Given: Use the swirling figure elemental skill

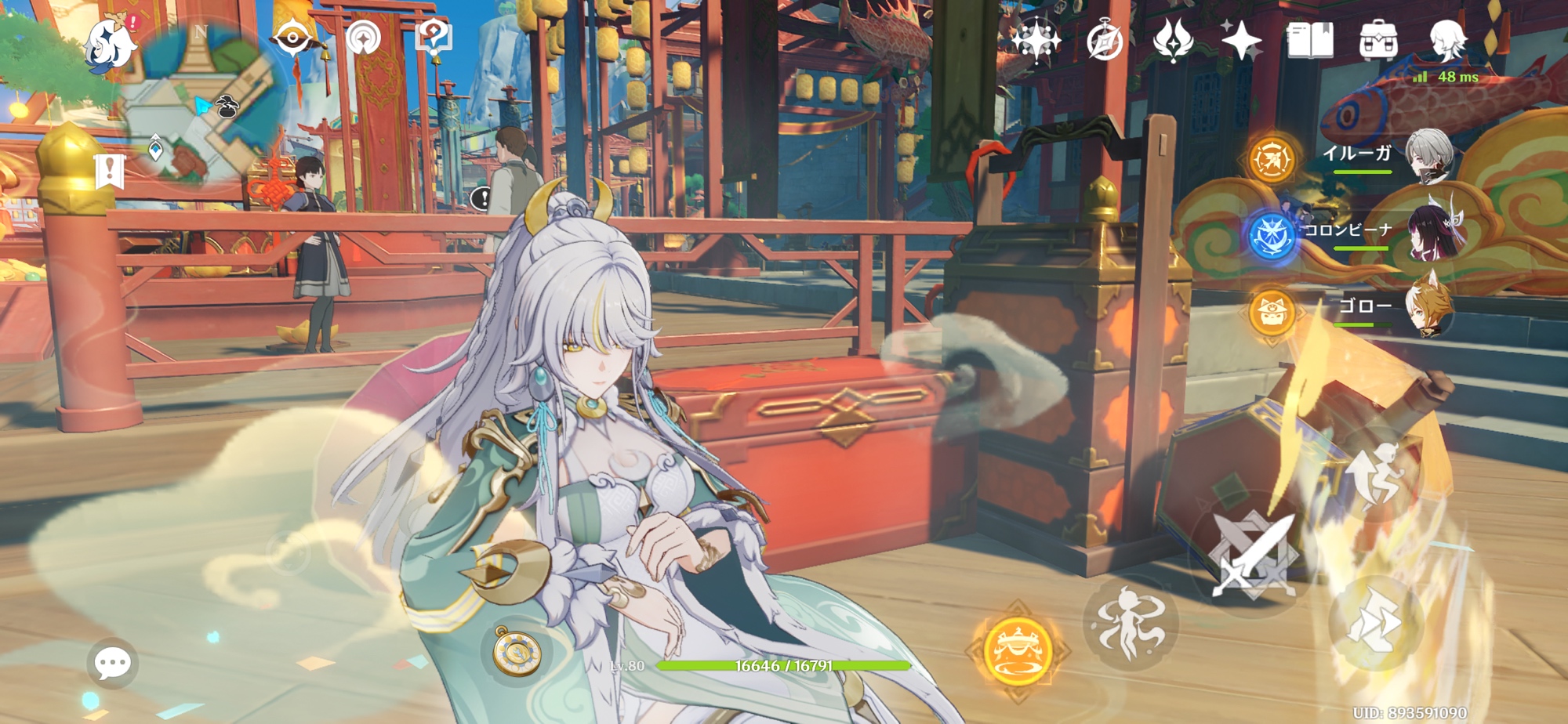Looking at the screenshot, I should click(x=1129, y=624).
